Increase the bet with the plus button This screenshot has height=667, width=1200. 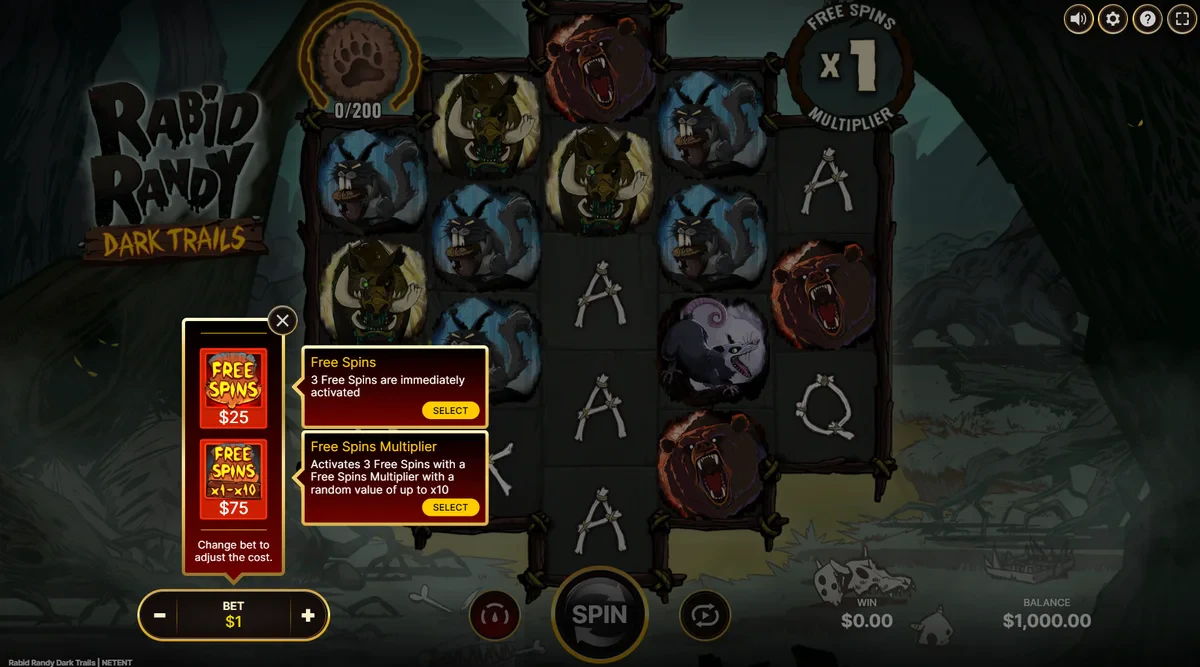click(307, 615)
